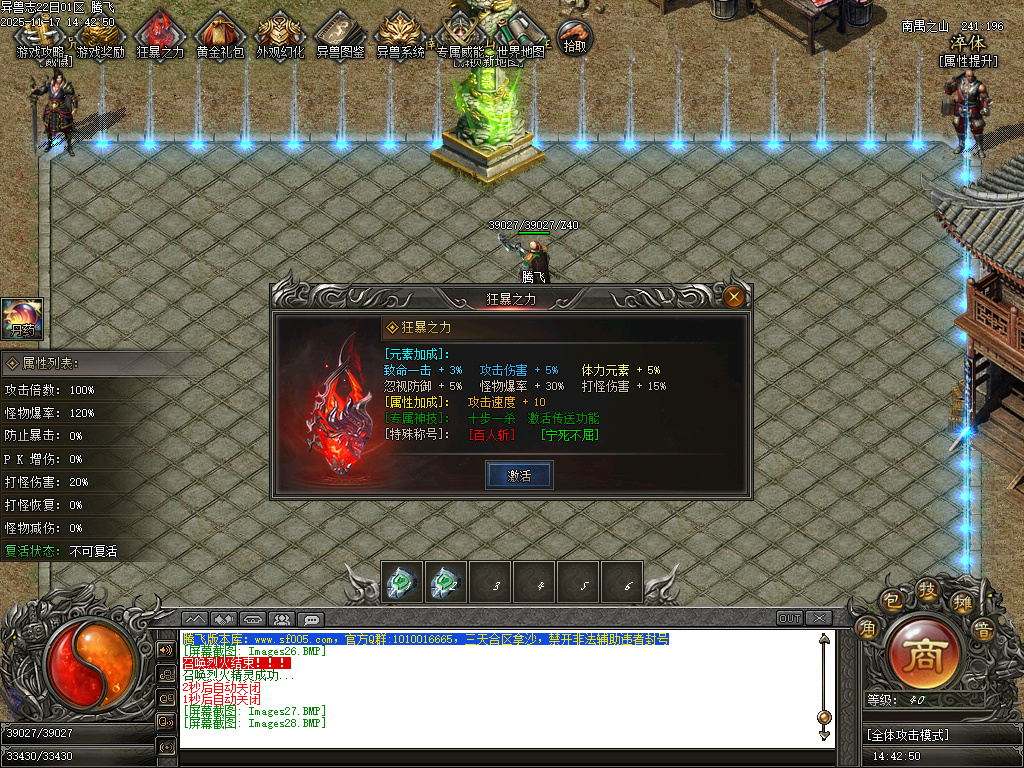1024x768 pixels.
Task: Click the OUT button above chat
Action: point(790,618)
